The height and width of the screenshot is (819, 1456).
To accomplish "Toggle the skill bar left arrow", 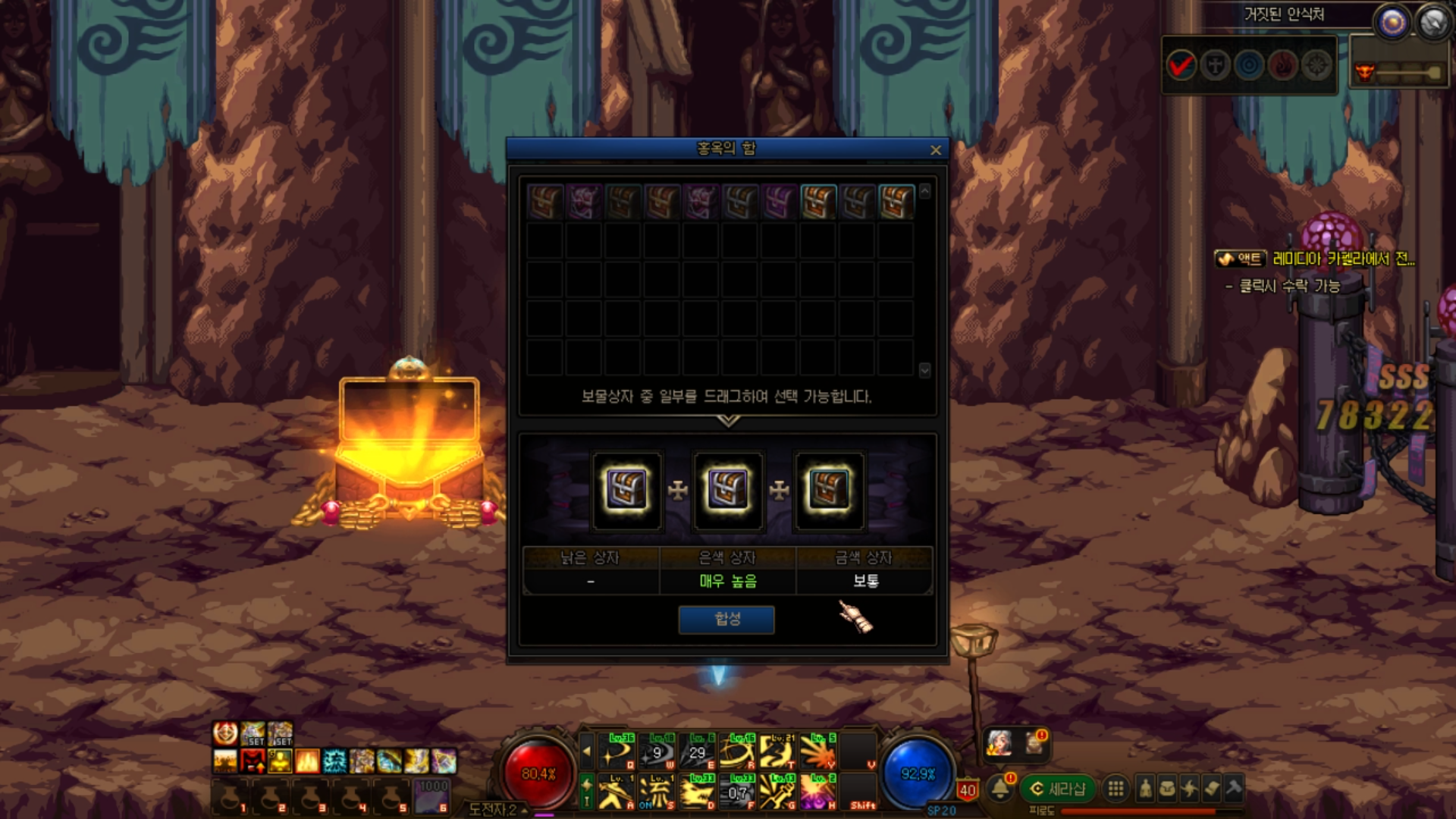I will (586, 752).
